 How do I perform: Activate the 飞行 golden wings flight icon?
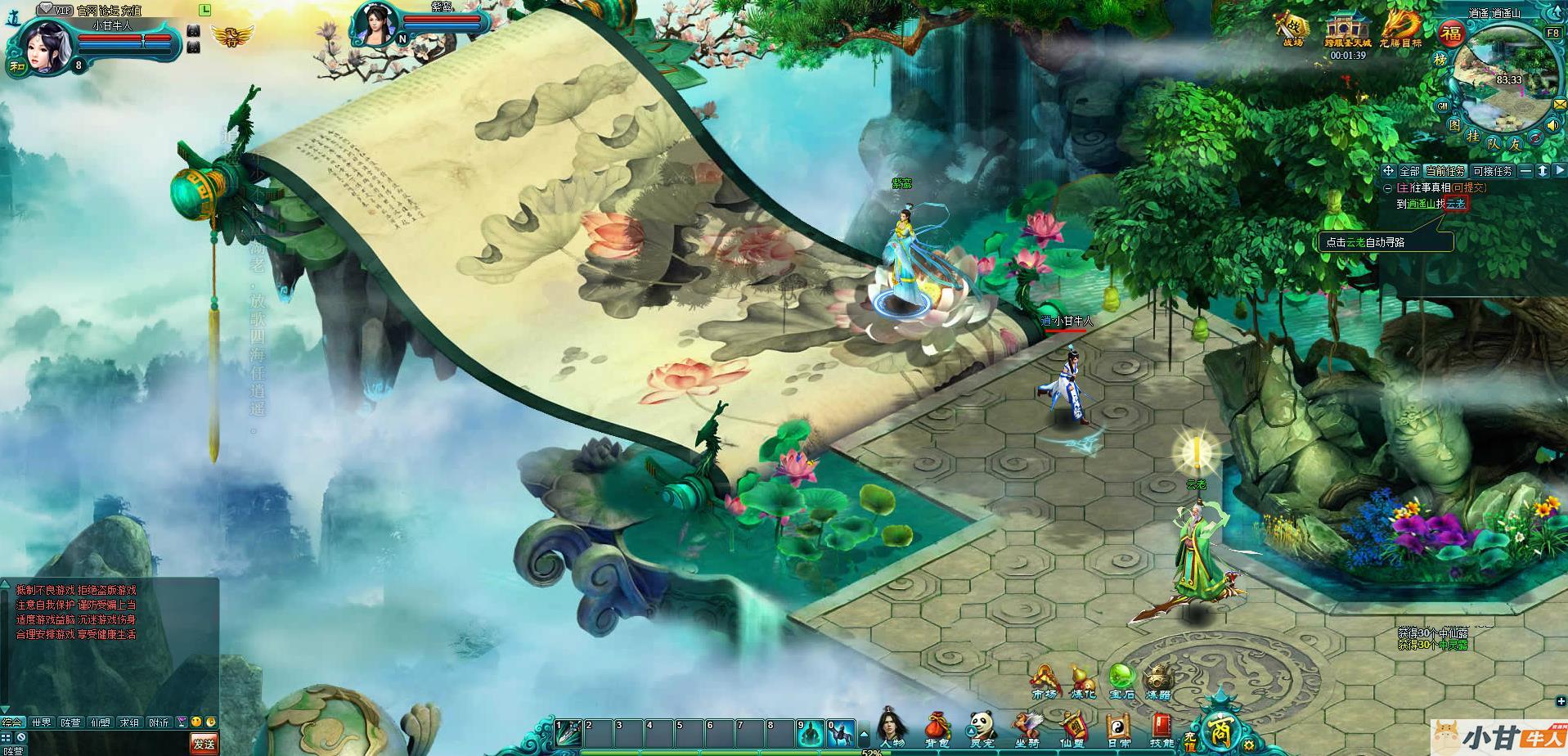tap(227, 36)
